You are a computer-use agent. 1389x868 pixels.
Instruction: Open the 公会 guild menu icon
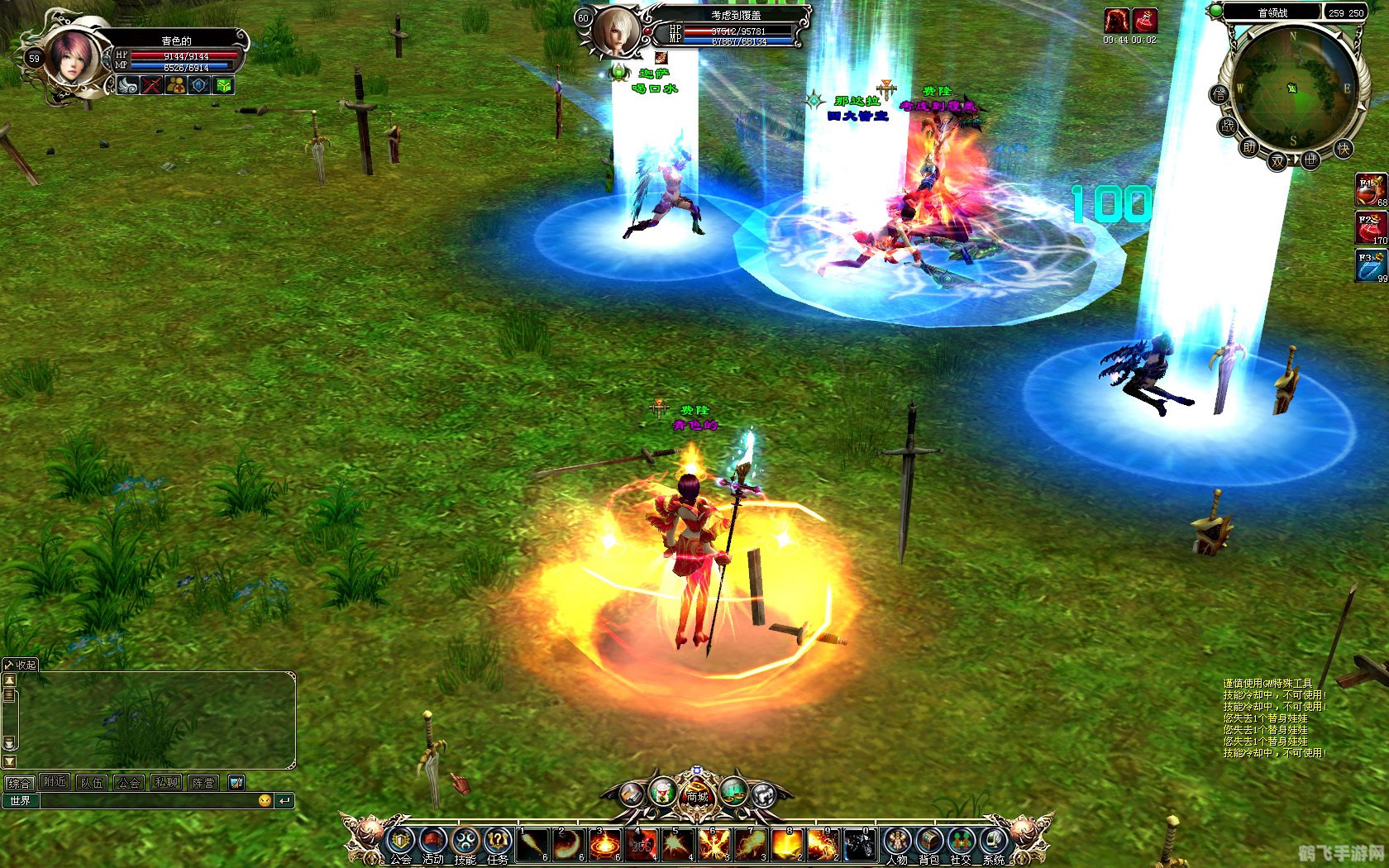click(401, 842)
